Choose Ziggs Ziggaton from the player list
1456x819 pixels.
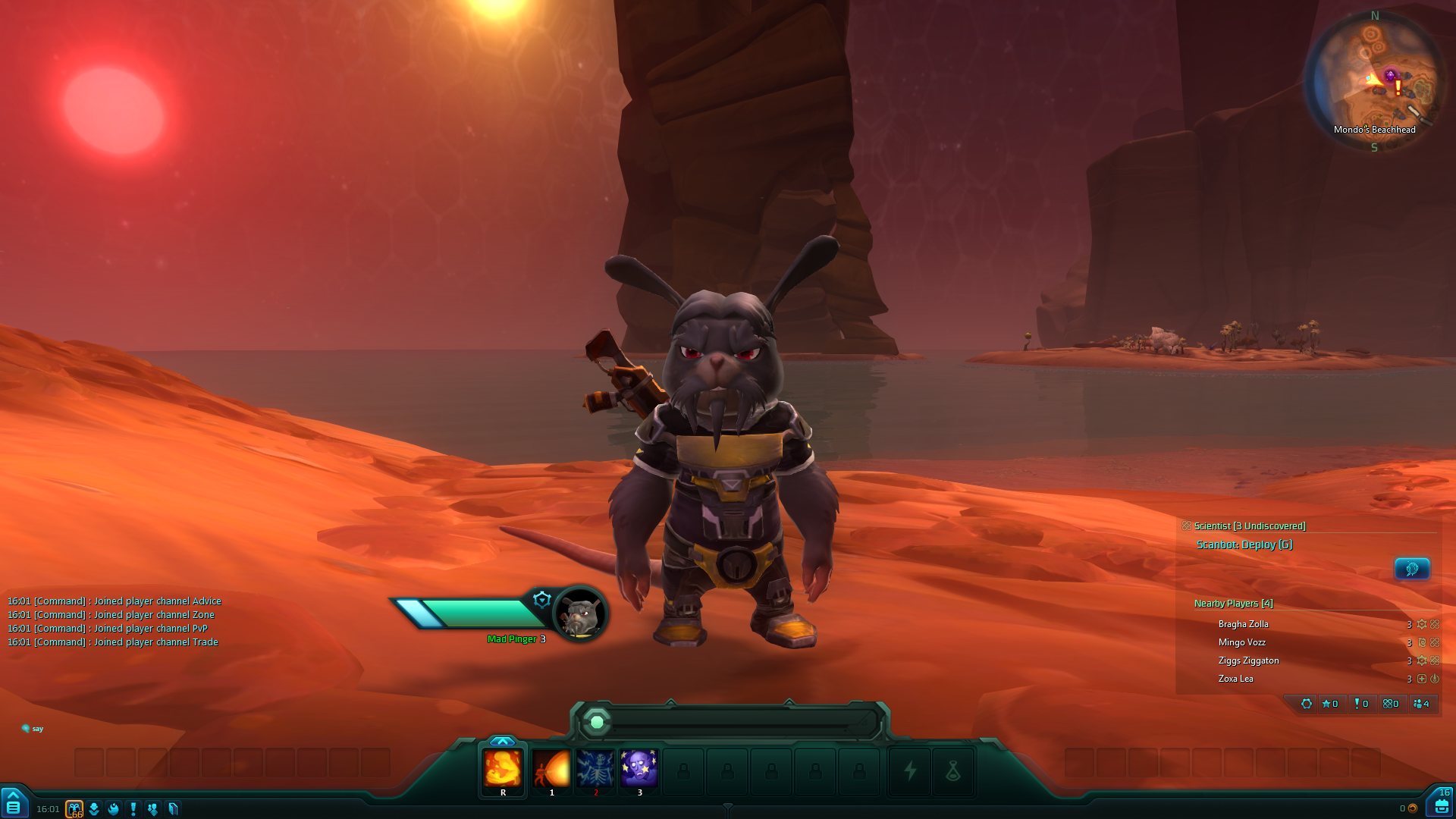(1248, 661)
